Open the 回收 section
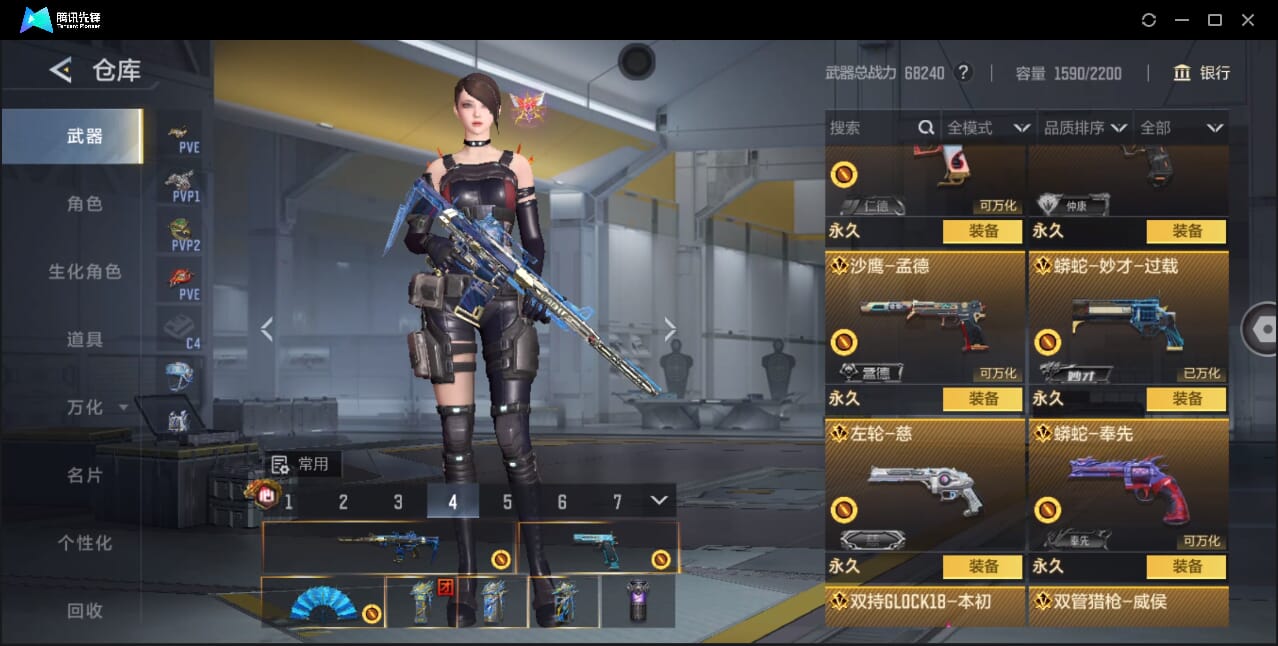This screenshot has height=646, width=1278. [x=84, y=610]
